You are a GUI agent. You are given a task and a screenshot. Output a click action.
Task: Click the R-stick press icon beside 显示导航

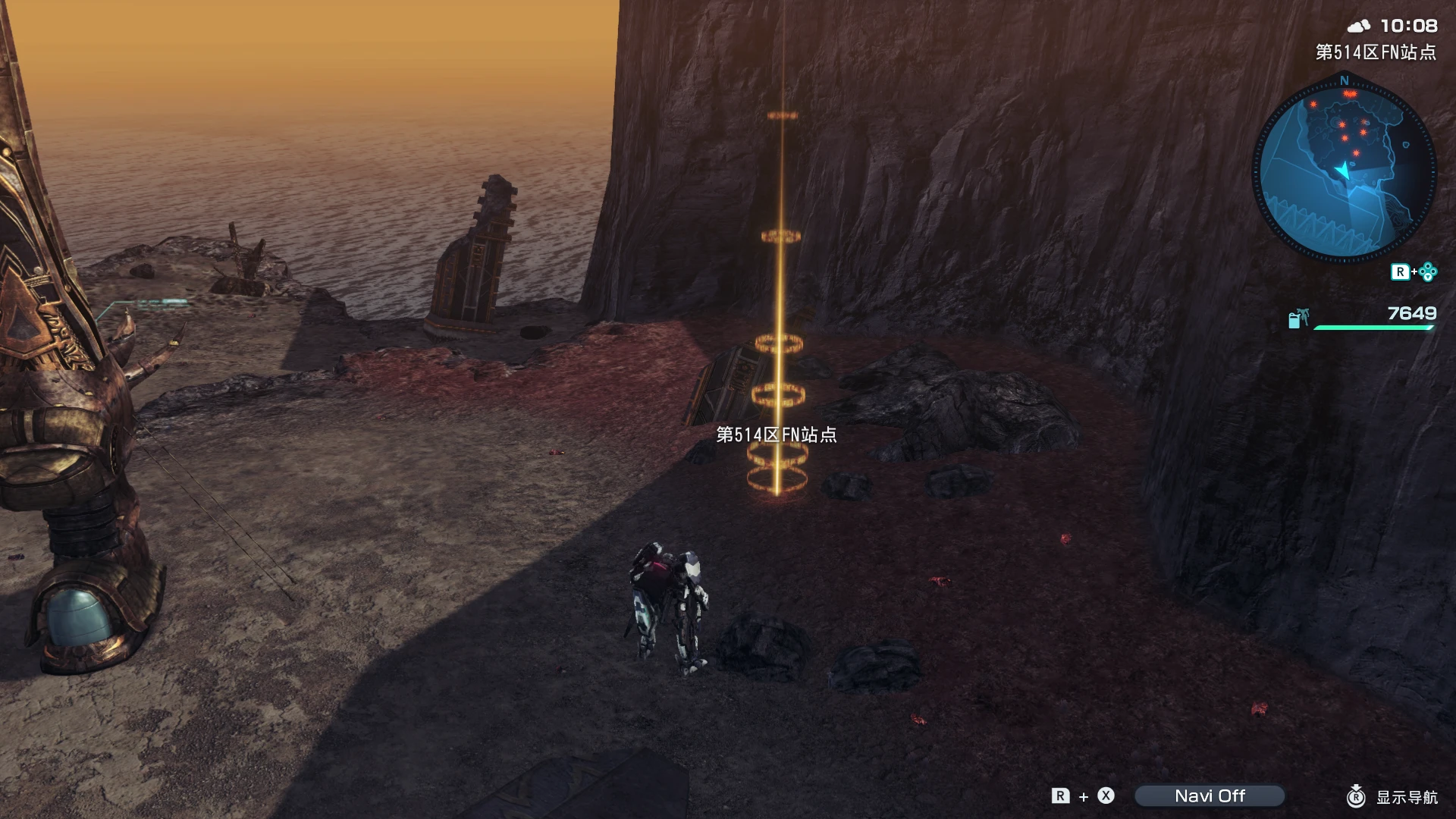coord(1357,796)
